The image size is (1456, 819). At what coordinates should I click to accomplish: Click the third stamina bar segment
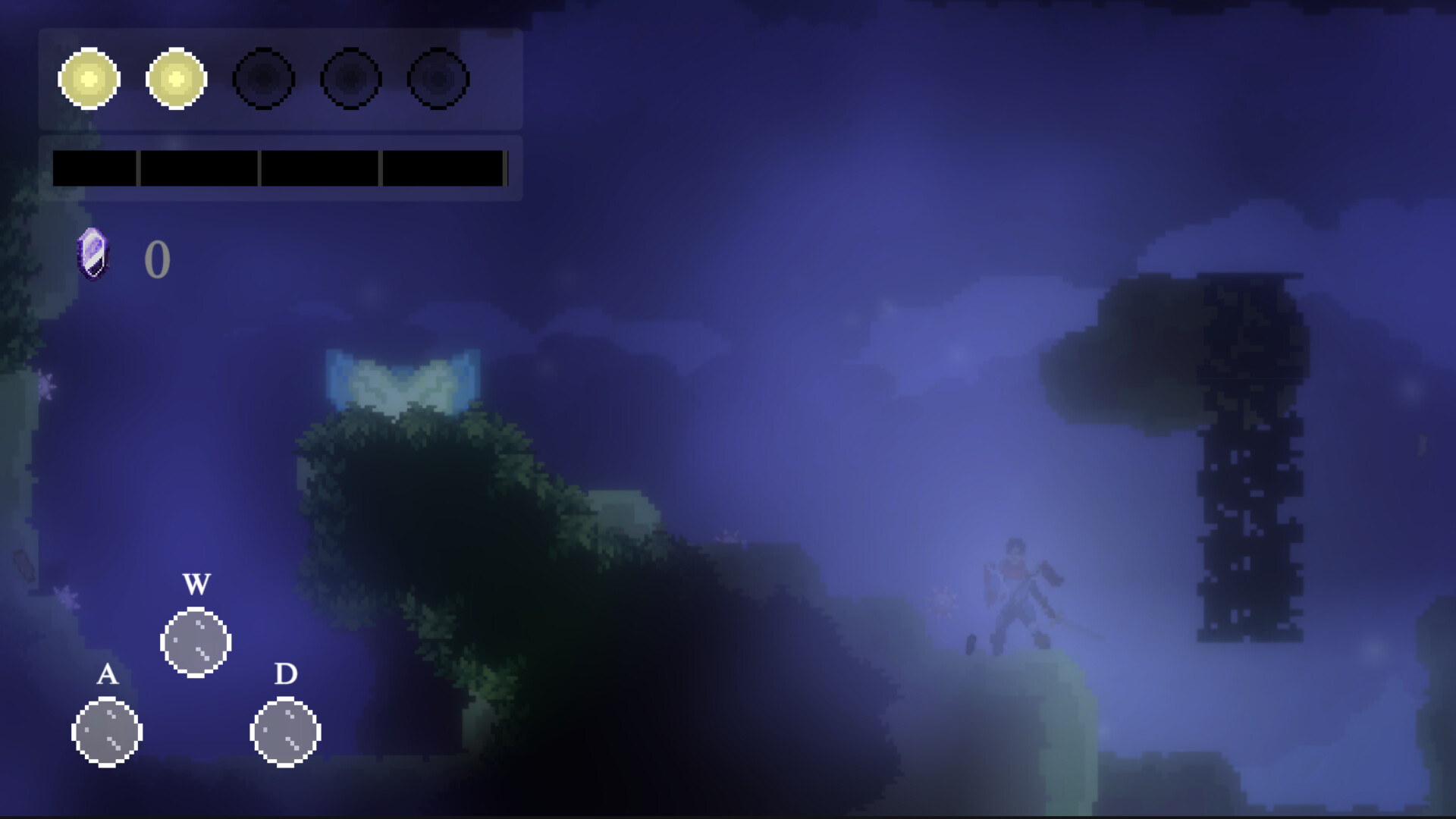318,168
